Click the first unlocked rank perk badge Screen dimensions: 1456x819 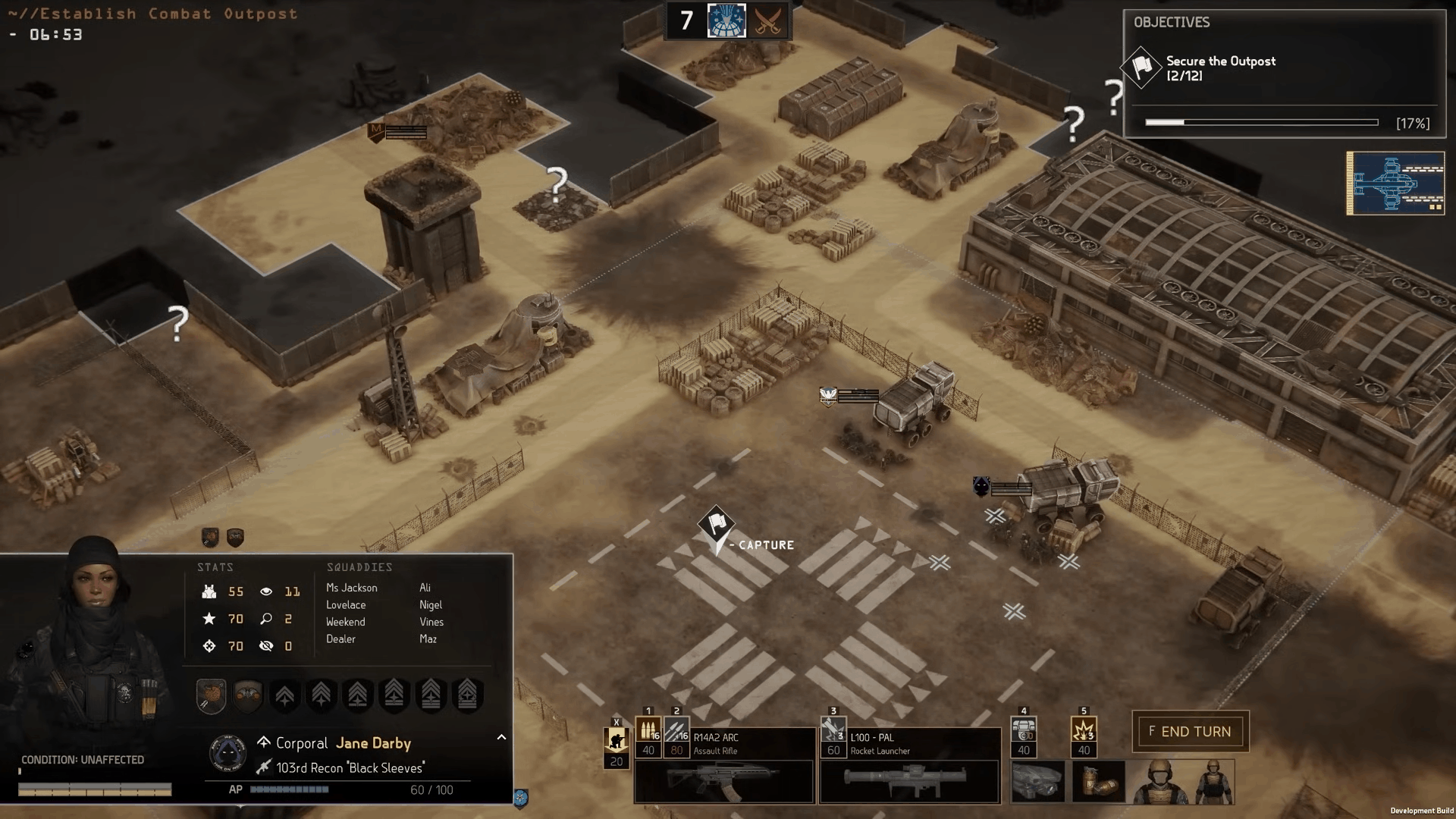click(211, 695)
